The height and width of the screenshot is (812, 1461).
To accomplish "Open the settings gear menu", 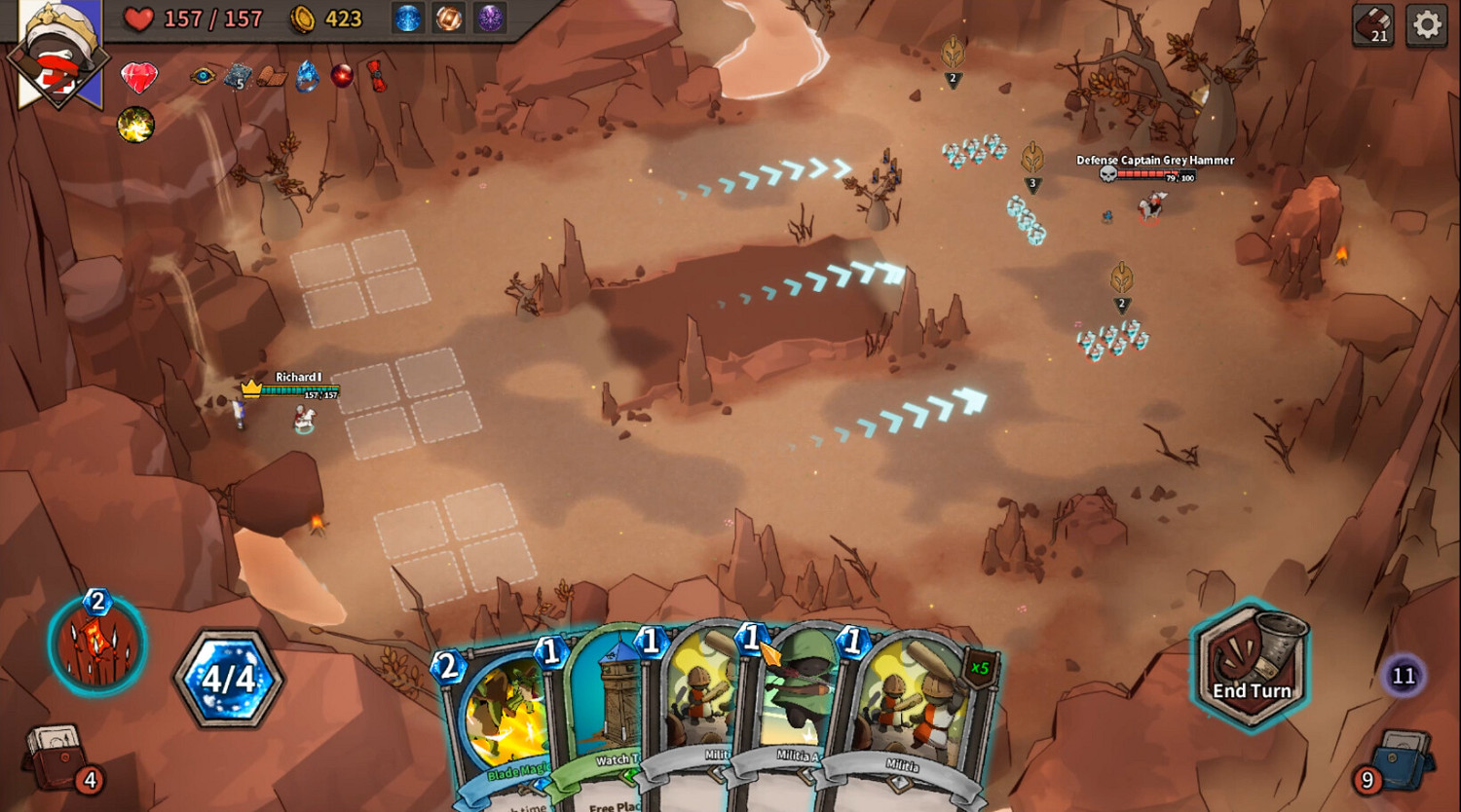I will [1427, 24].
